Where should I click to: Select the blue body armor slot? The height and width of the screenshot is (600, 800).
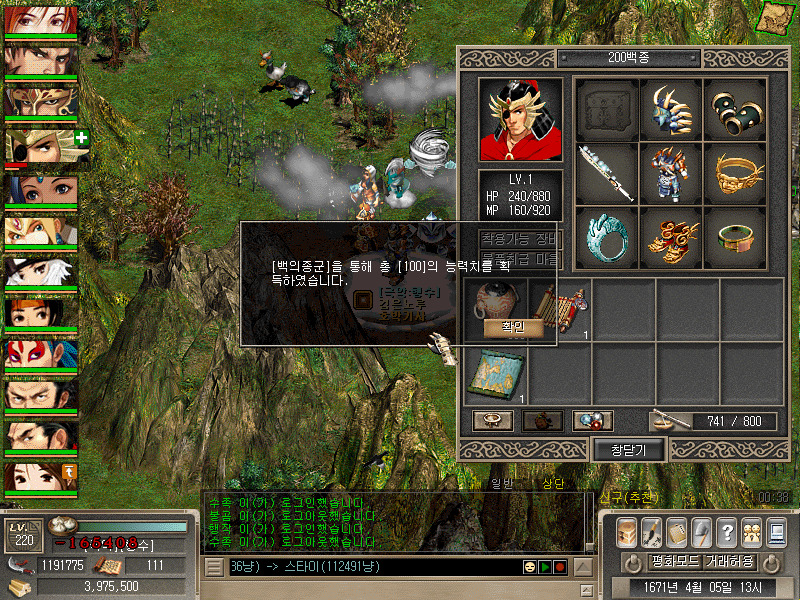tap(673, 173)
